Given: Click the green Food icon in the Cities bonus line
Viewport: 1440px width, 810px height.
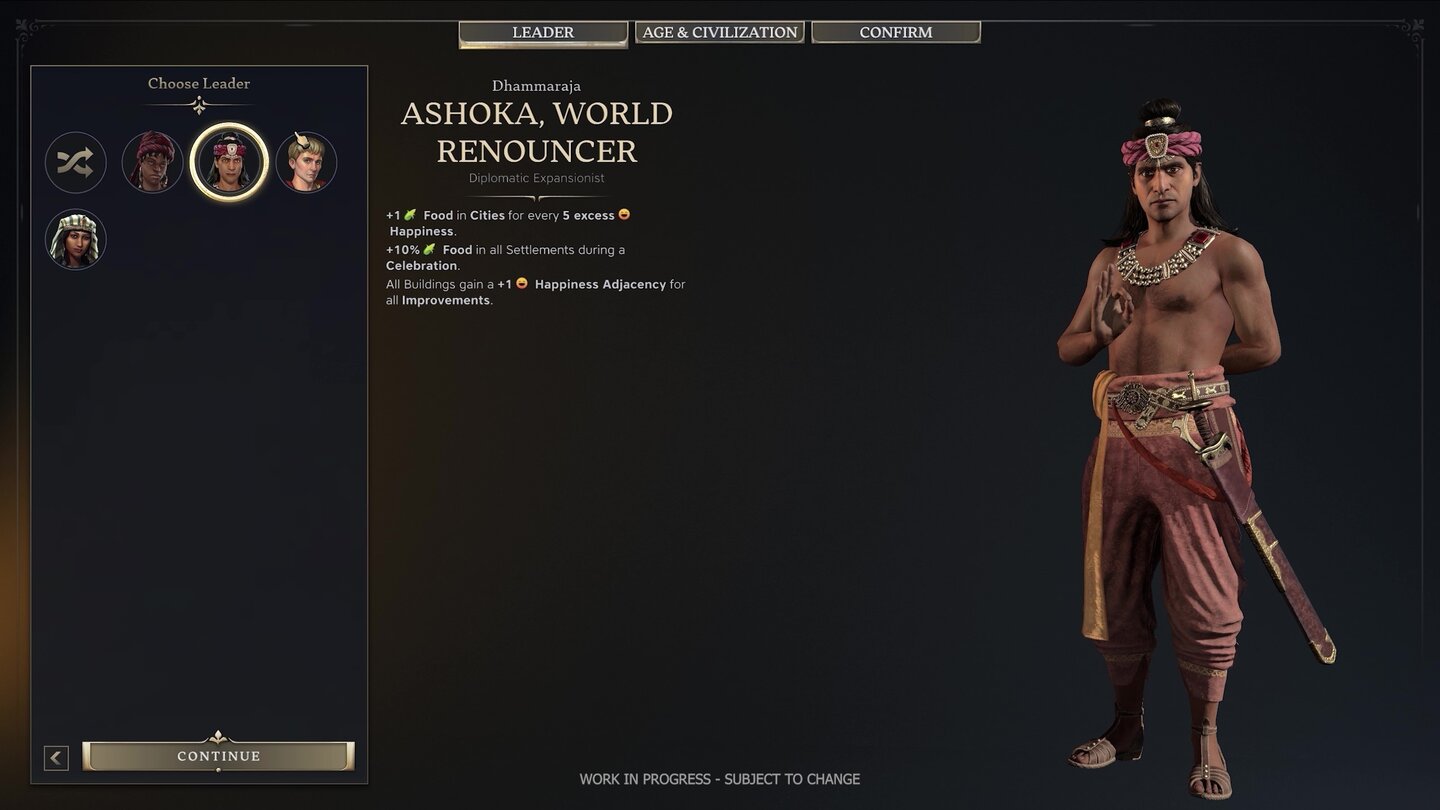Looking at the screenshot, I should 411,213.
